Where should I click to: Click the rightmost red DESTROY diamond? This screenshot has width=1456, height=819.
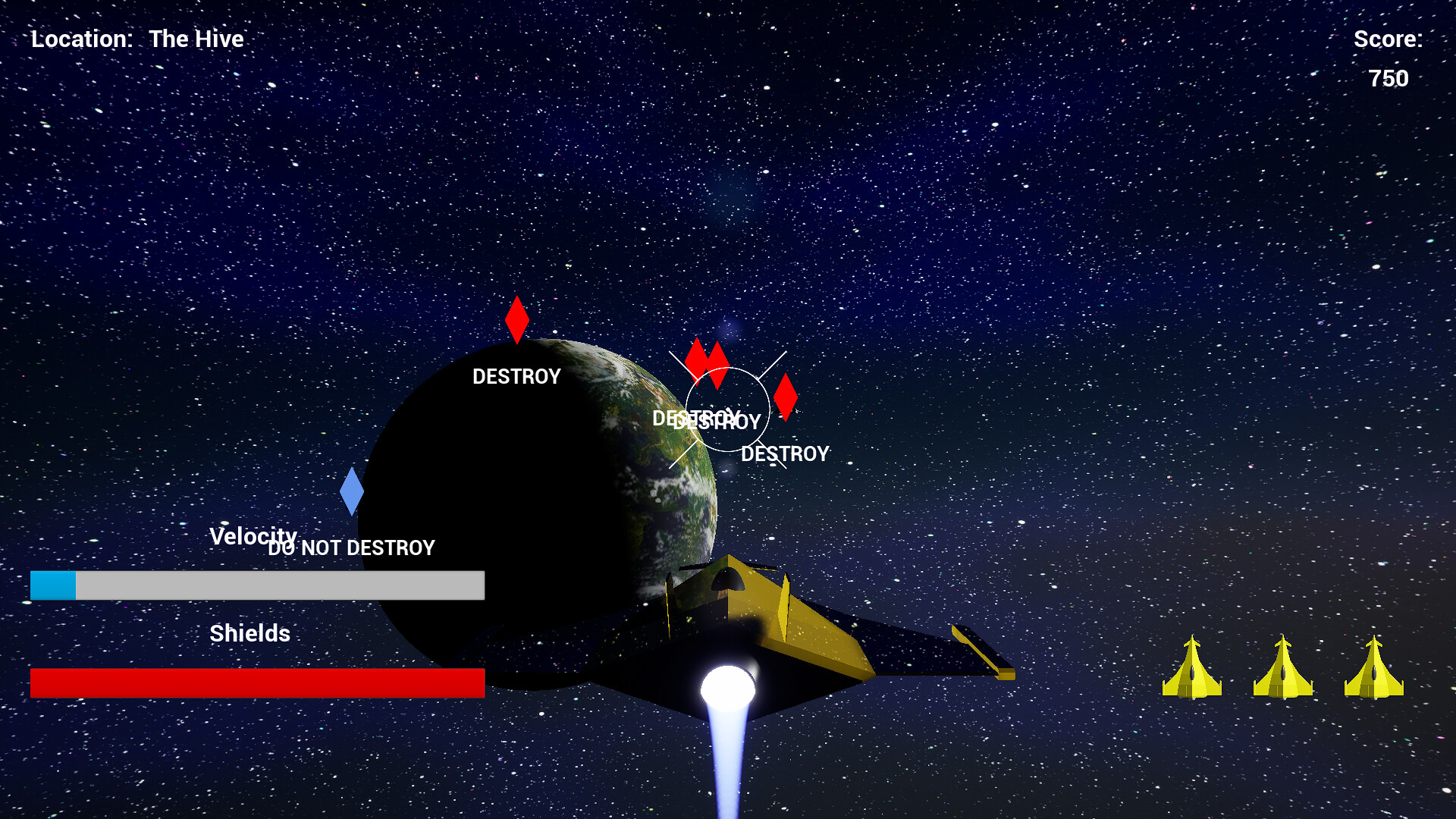coord(786,395)
